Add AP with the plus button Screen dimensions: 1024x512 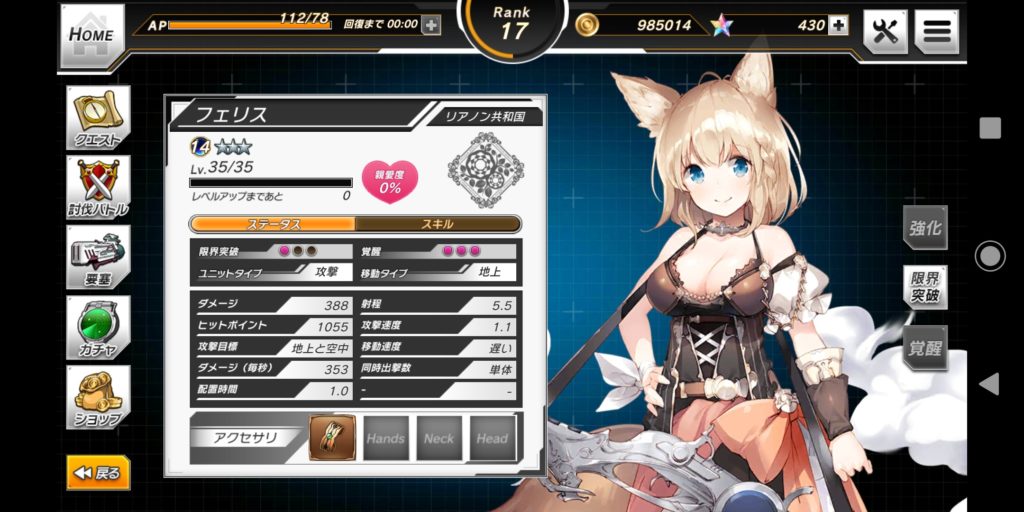click(x=431, y=25)
